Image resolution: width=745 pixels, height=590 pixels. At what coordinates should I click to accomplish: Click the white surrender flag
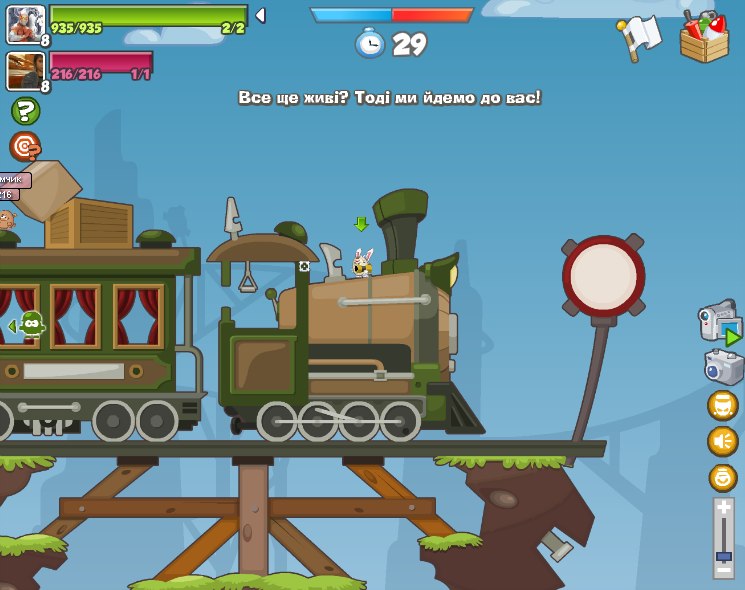point(638,37)
